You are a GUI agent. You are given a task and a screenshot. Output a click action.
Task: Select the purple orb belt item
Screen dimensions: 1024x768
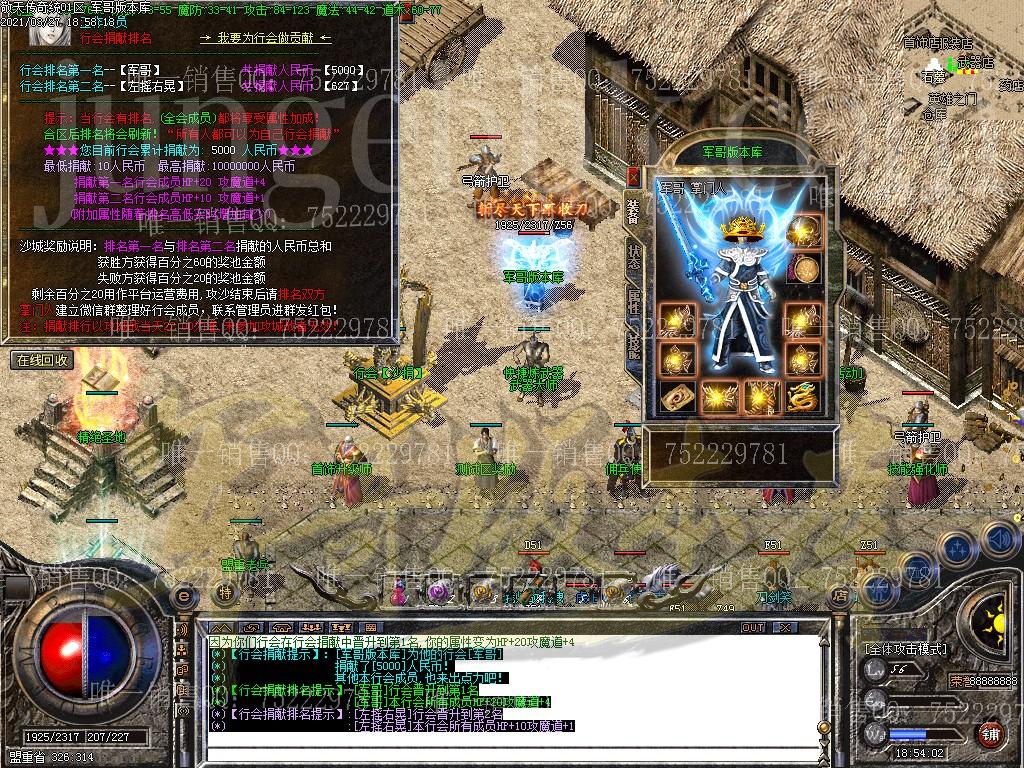[x=438, y=593]
